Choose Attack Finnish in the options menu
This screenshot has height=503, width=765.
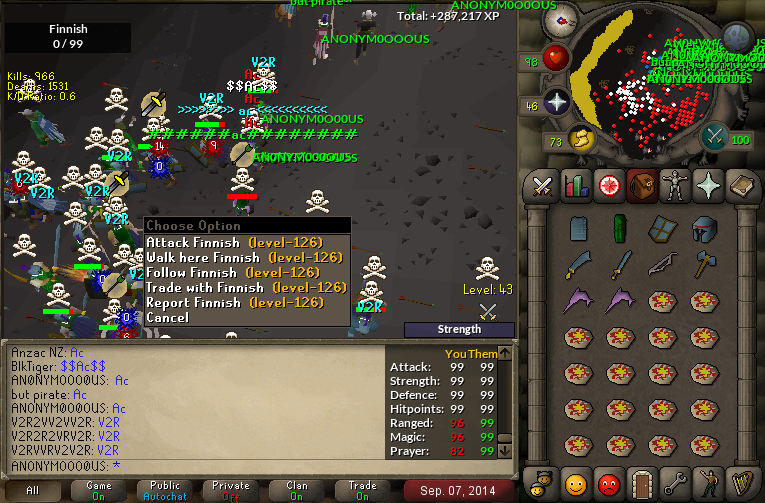pyautogui.click(x=193, y=243)
